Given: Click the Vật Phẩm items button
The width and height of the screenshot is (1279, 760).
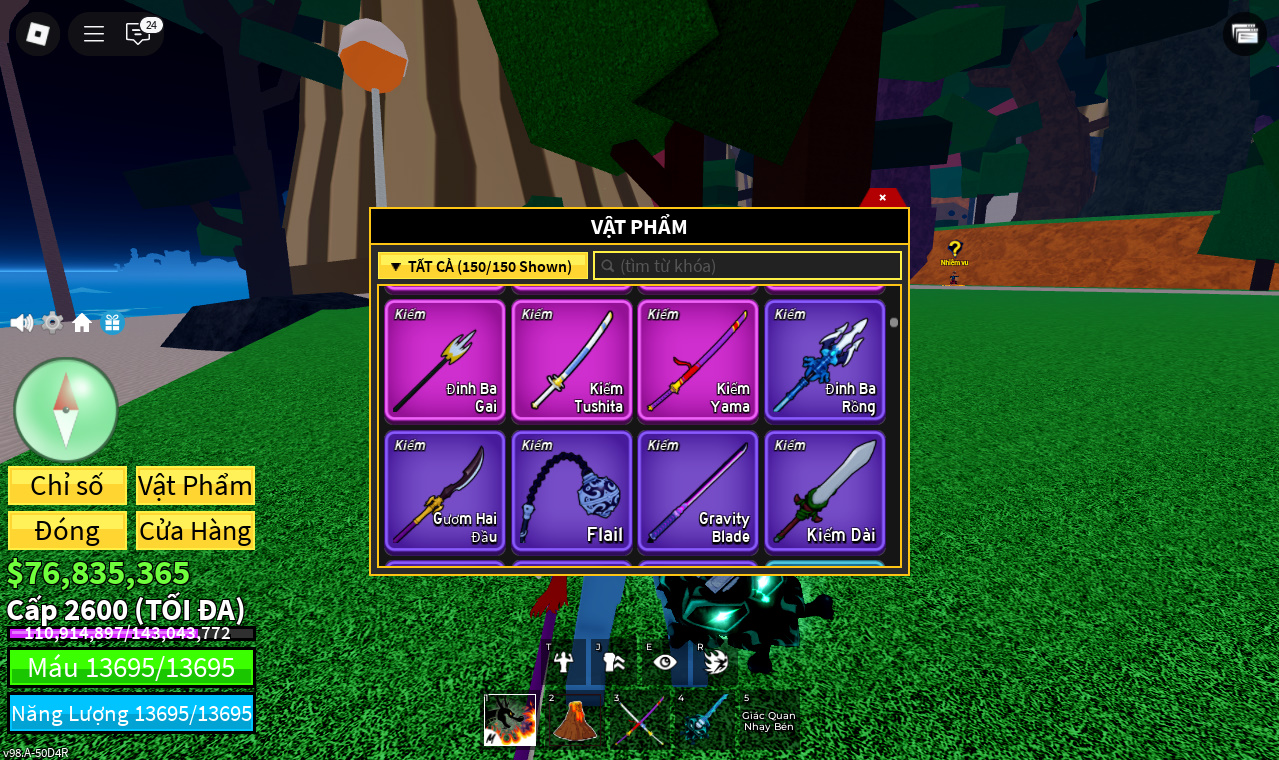Looking at the screenshot, I should pyautogui.click(x=195, y=485).
